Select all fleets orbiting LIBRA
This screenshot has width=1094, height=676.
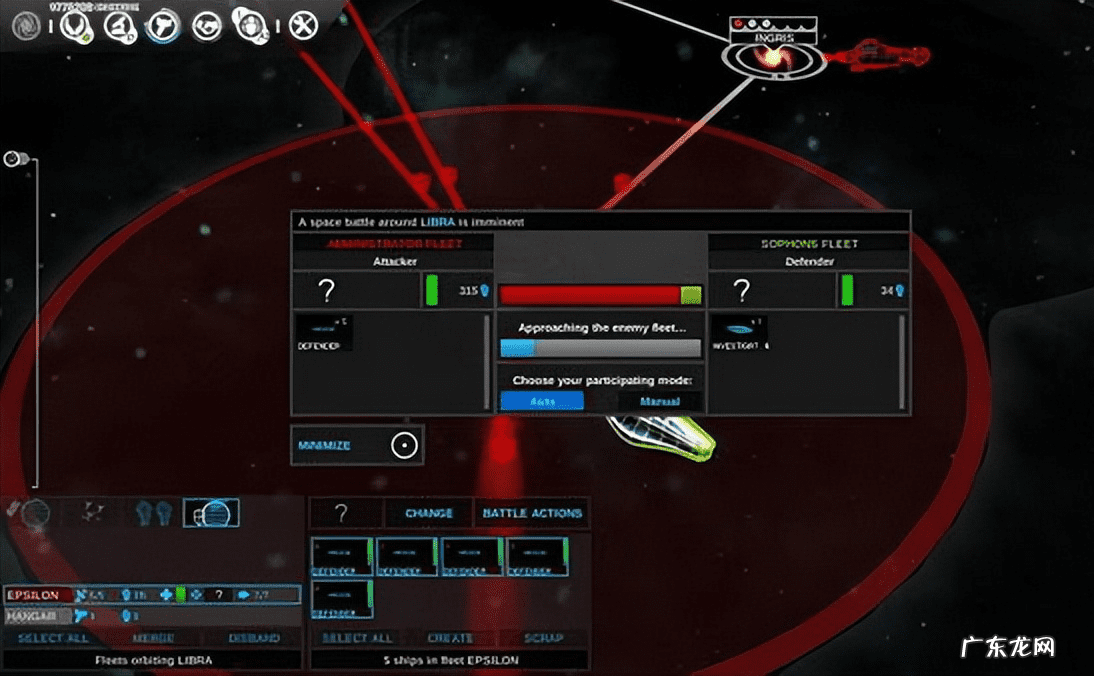53,638
